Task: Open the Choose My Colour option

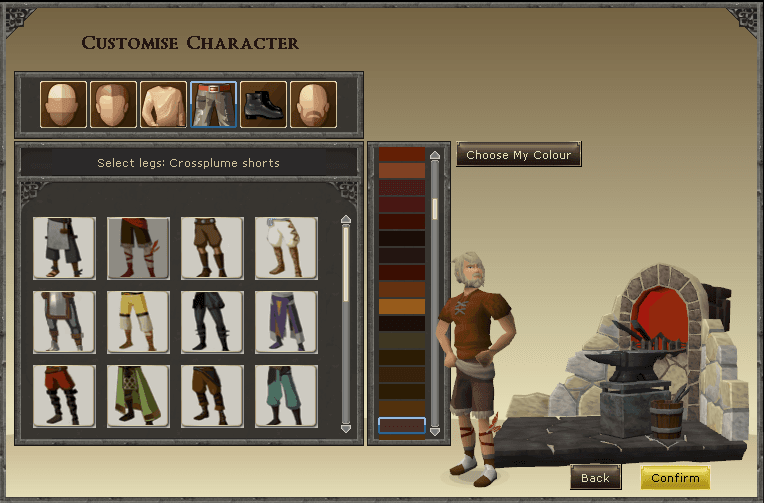Action: click(x=518, y=155)
